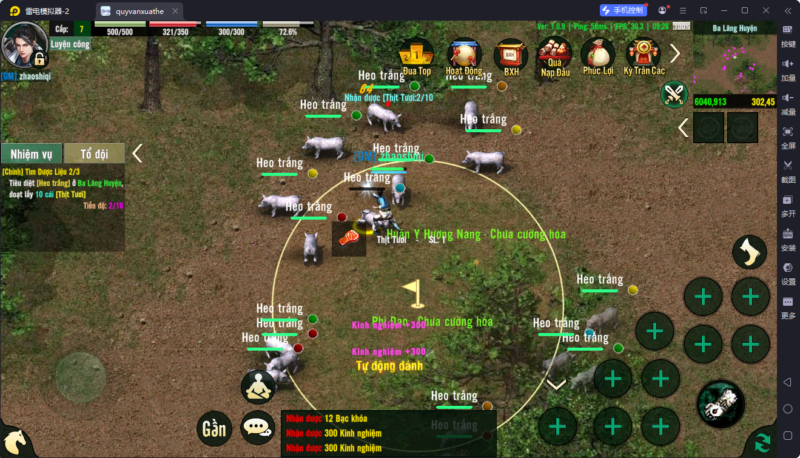This screenshot has height=458, width=800.
Task: Switch to the Tổ đội party tab
Action: coord(94,154)
